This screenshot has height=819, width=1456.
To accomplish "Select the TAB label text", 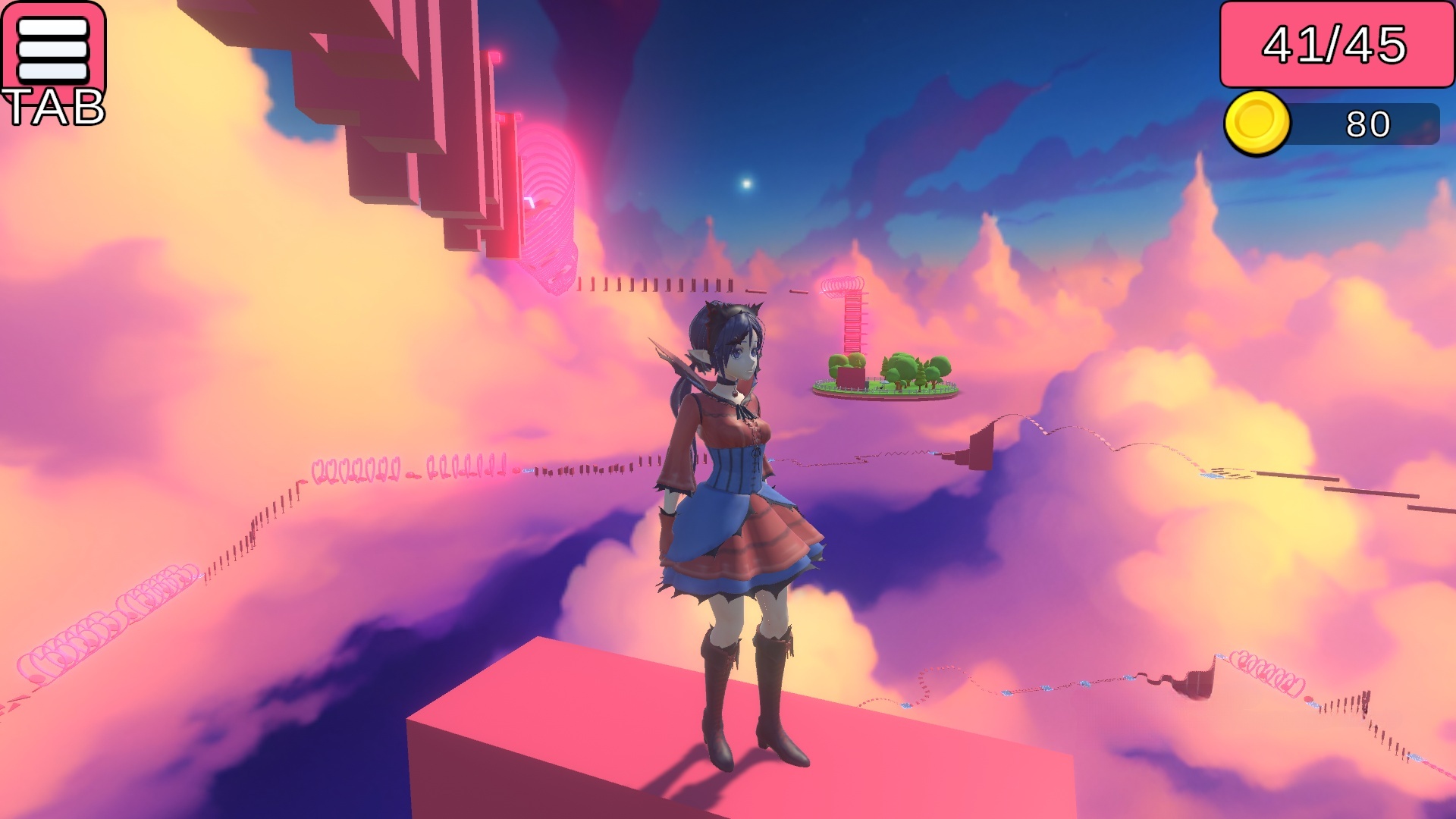I will 55,108.
